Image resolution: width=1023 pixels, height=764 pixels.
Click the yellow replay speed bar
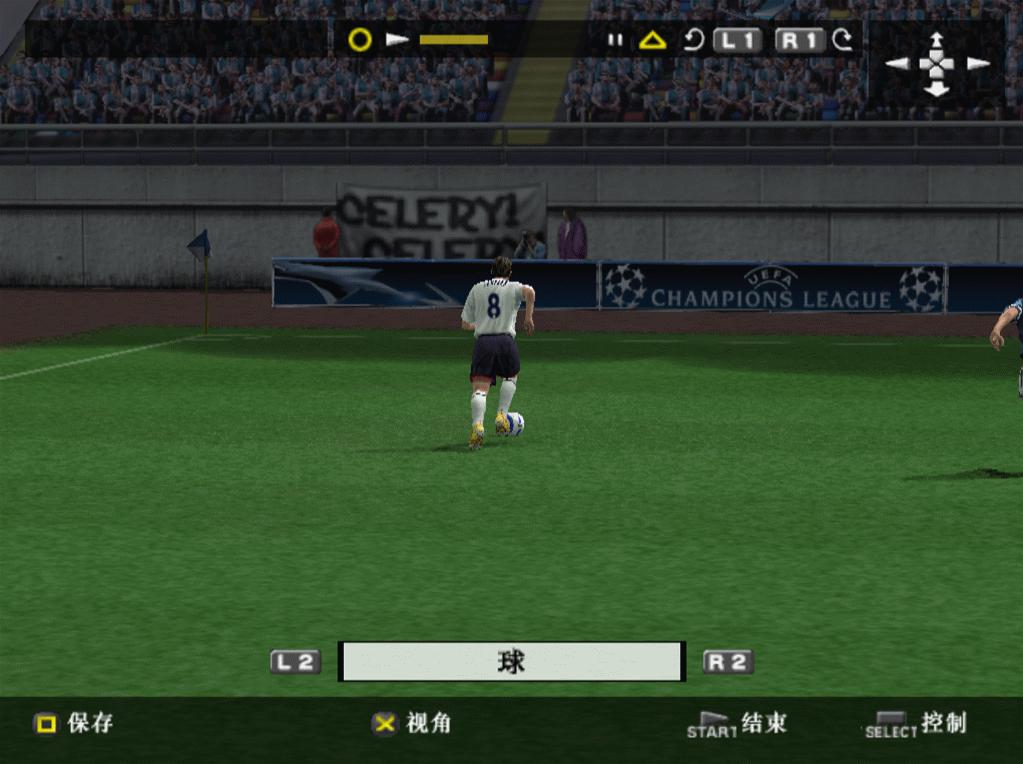pyautogui.click(x=454, y=40)
